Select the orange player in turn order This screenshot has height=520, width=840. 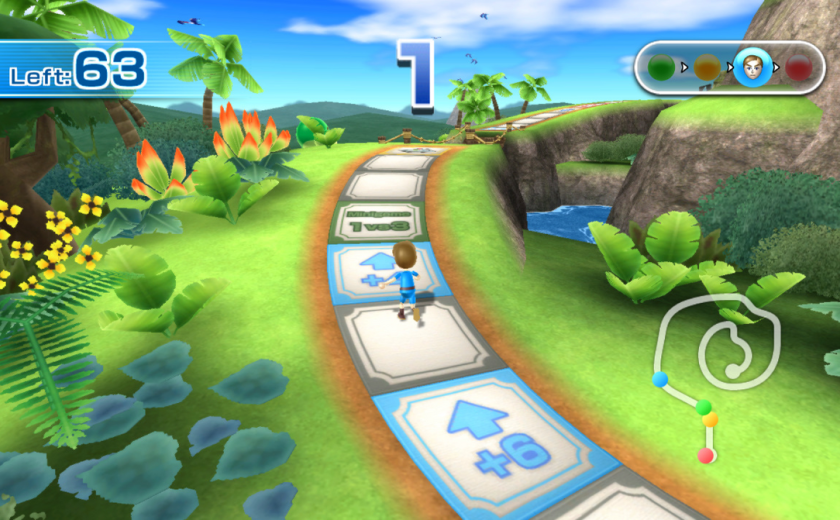(x=707, y=68)
